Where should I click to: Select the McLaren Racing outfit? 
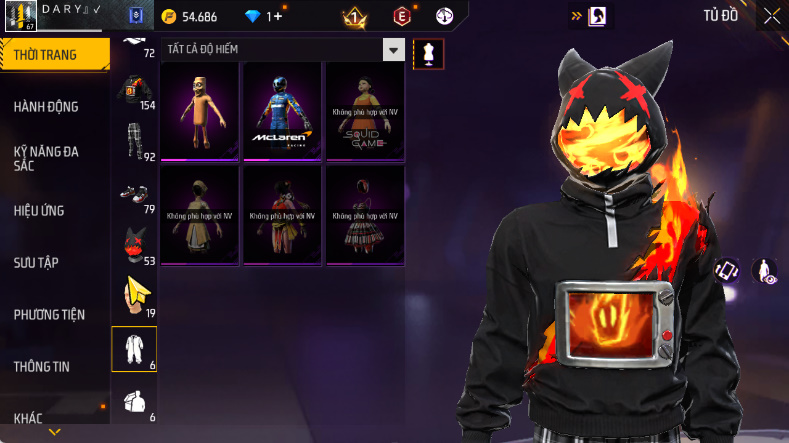(x=282, y=110)
